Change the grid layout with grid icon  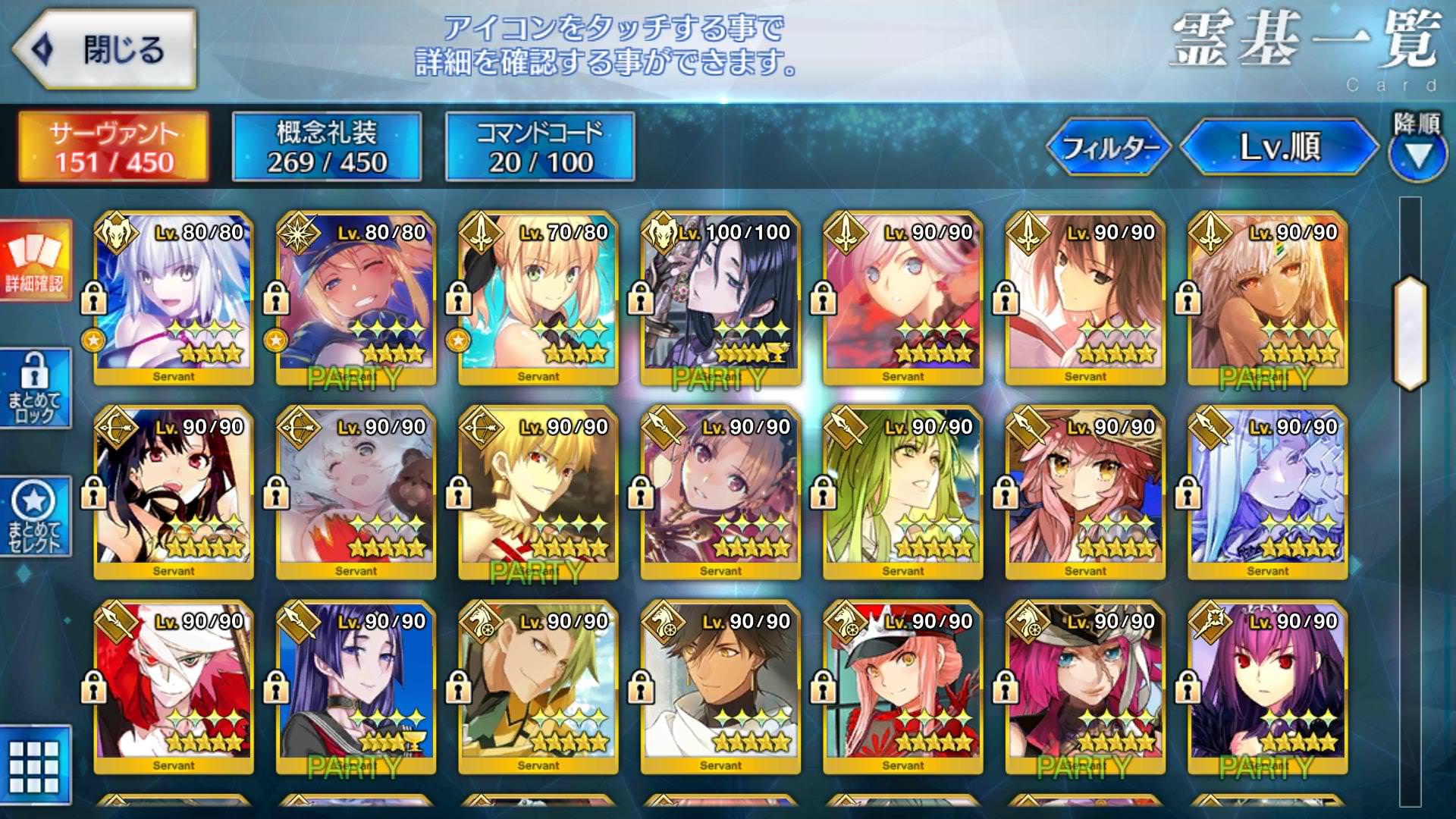click(35, 764)
